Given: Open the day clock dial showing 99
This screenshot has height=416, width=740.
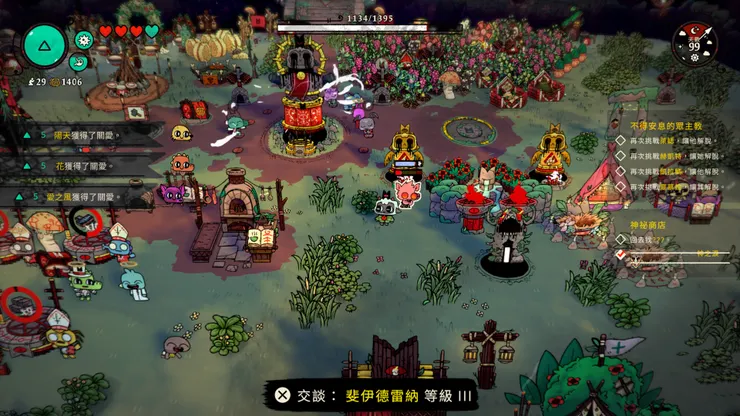Looking at the screenshot, I should (x=694, y=44).
